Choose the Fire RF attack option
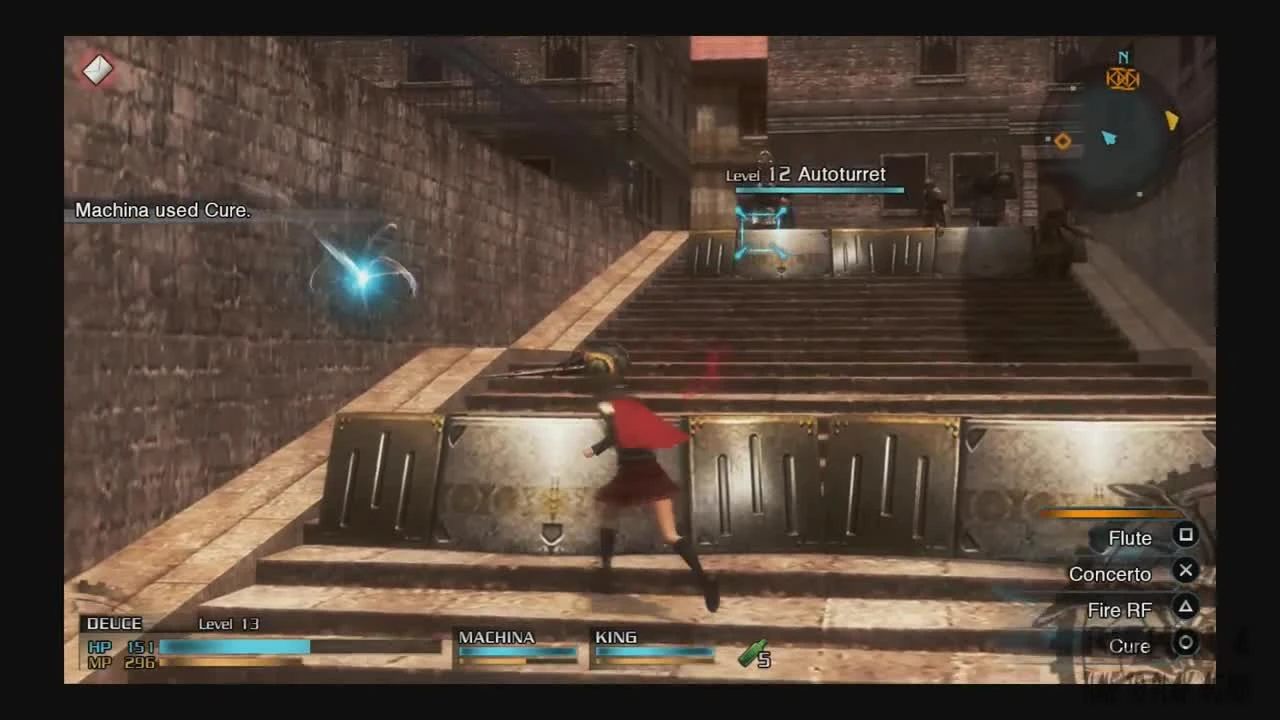 (1120, 609)
